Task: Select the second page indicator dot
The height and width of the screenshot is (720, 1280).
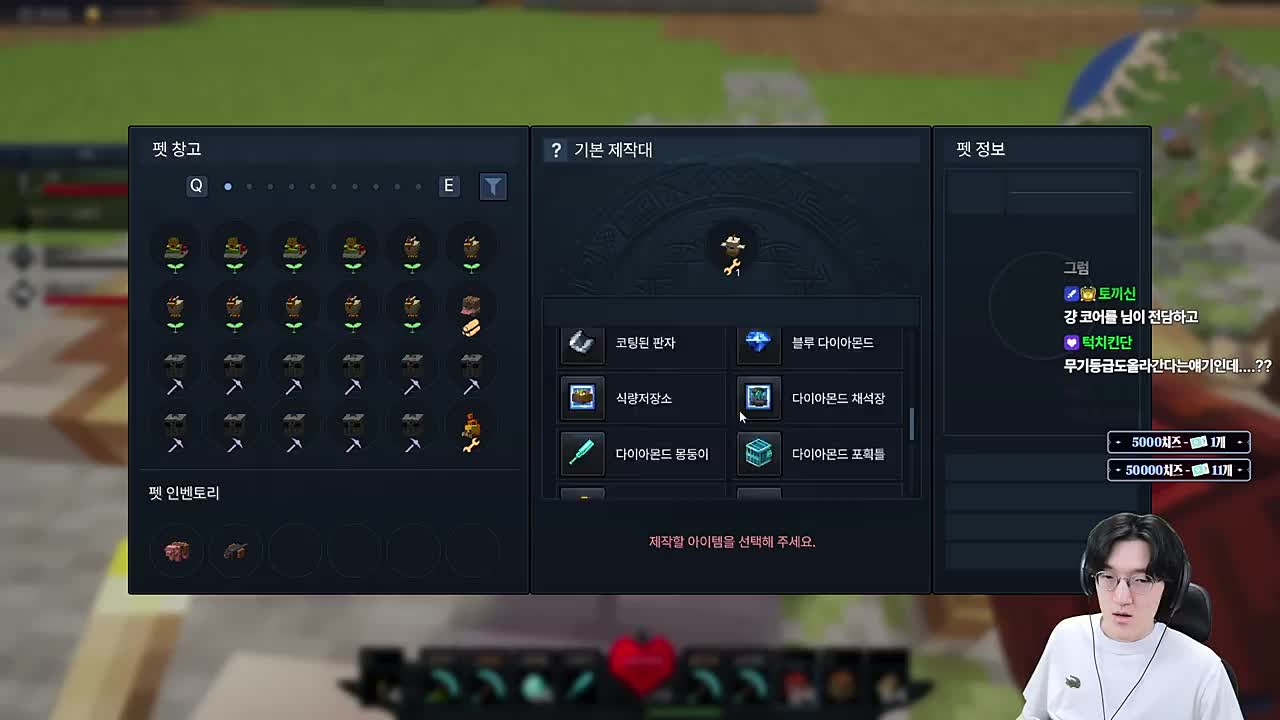Action: [x=251, y=186]
